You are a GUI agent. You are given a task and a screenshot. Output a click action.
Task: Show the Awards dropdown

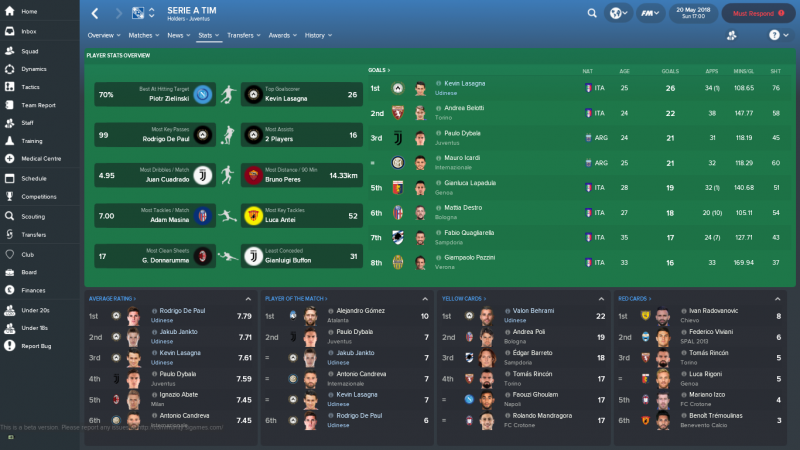coord(281,35)
